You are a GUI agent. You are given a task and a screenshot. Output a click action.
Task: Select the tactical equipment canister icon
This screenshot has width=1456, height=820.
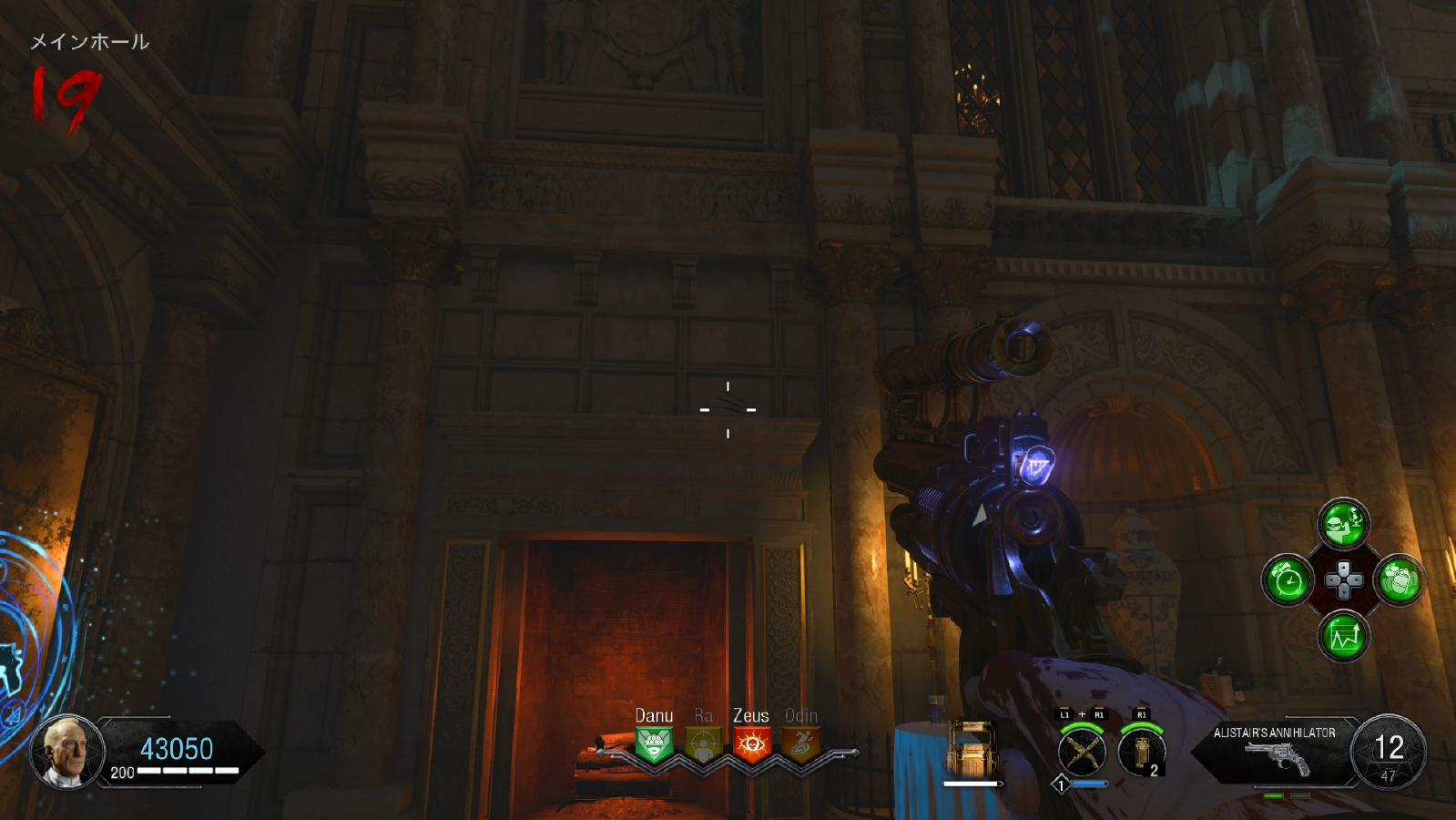click(1141, 753)
